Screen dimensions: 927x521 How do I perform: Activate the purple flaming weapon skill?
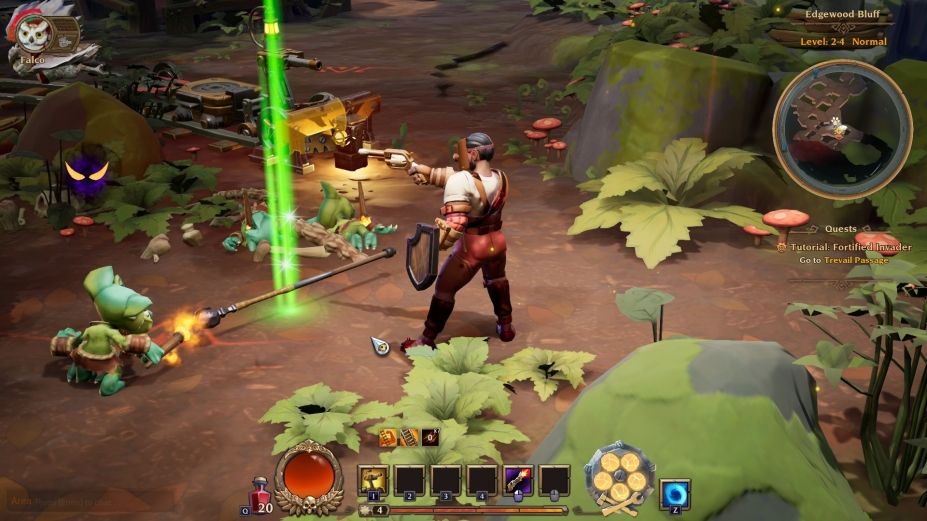(518, 480)
